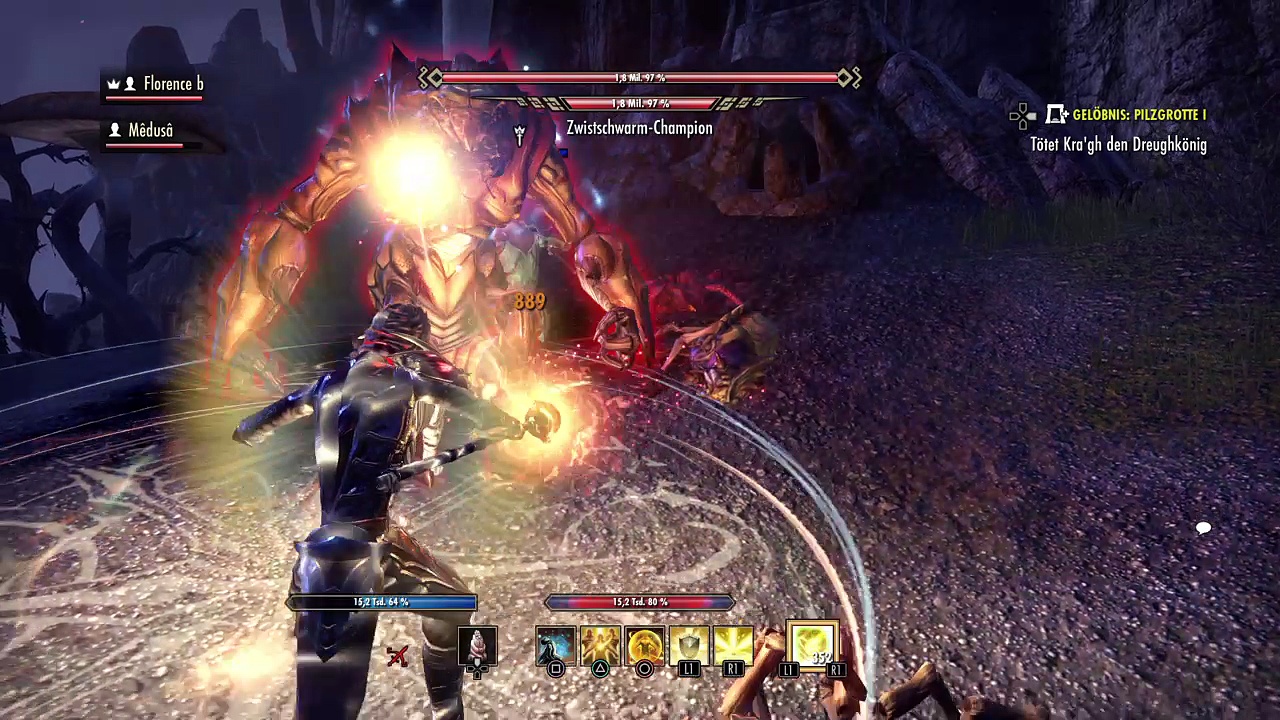Click the white chat bubble icon

[x=1203, y=528]
